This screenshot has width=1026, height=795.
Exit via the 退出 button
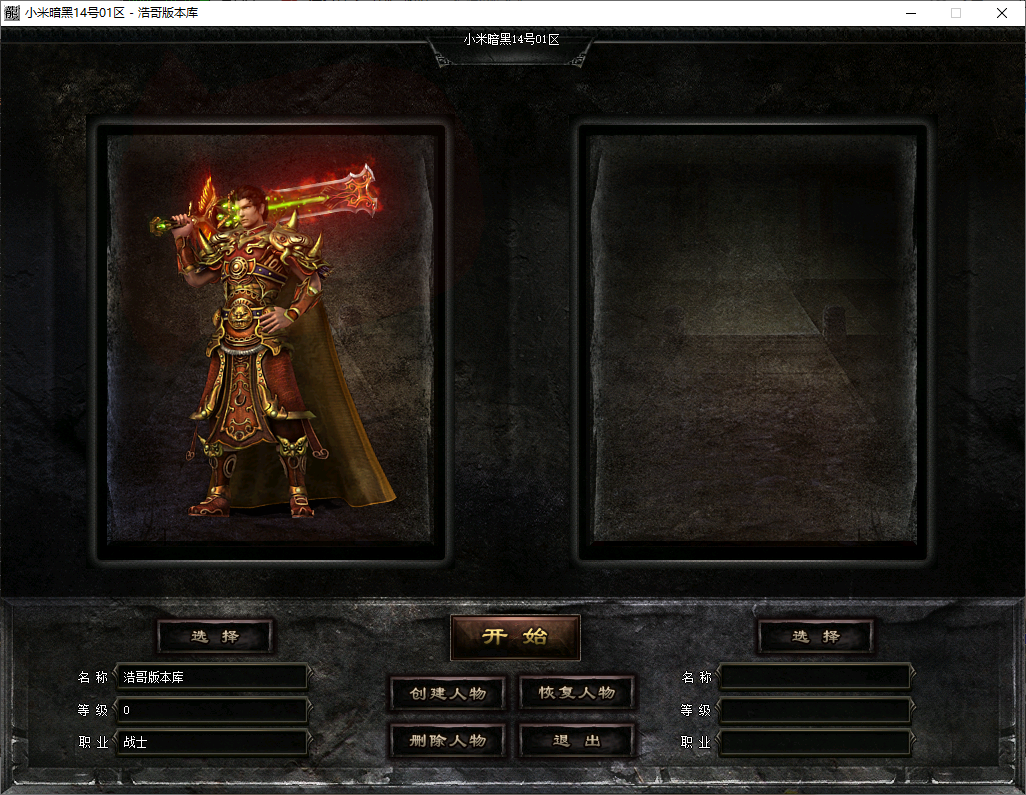point(577,741)
